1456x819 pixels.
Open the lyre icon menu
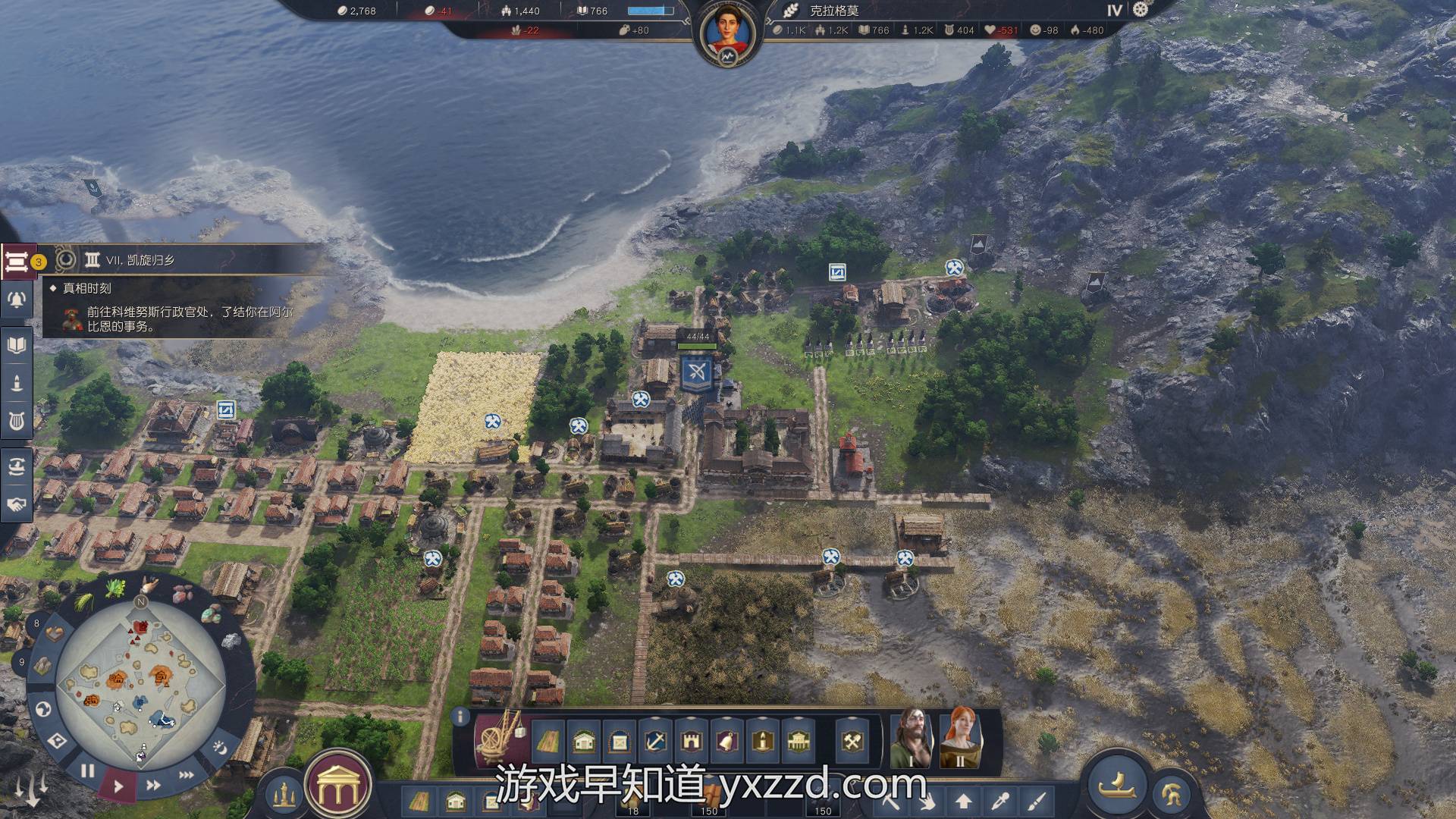16,420
